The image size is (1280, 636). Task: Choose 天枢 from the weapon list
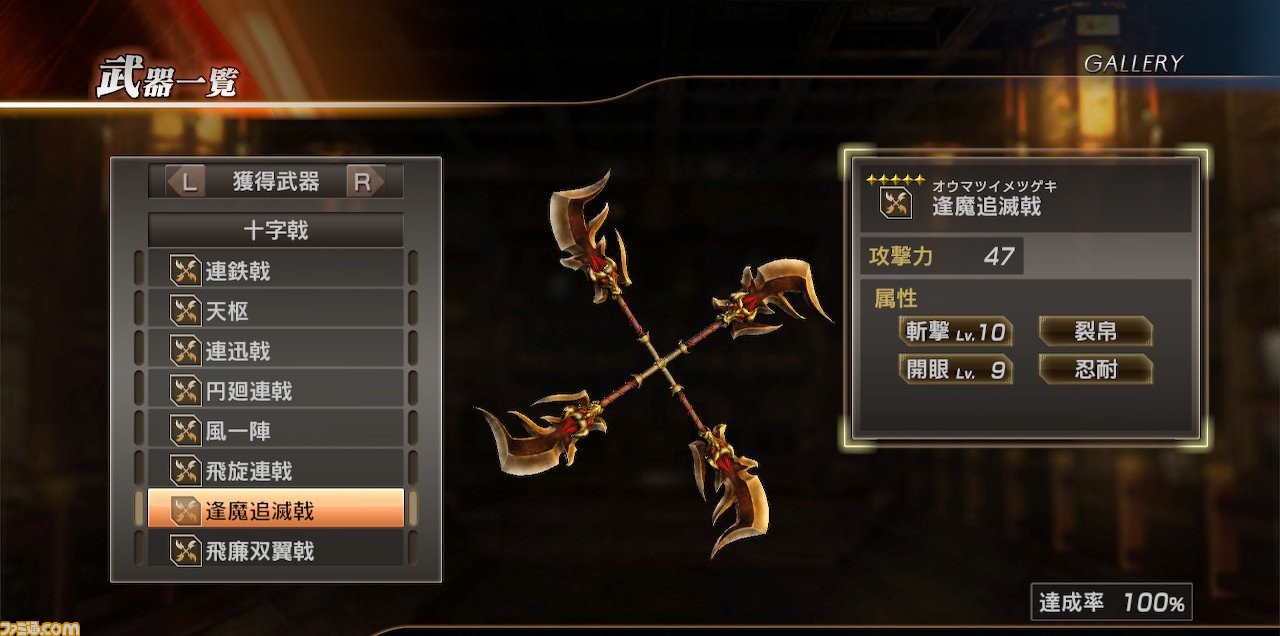276,311
